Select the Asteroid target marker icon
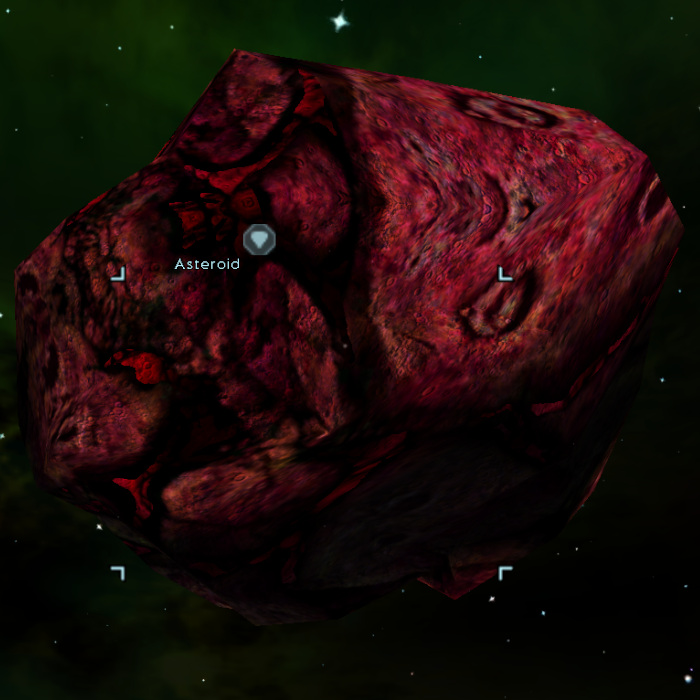Viewport: 700px width, 700px height. [x=259, y=240]
